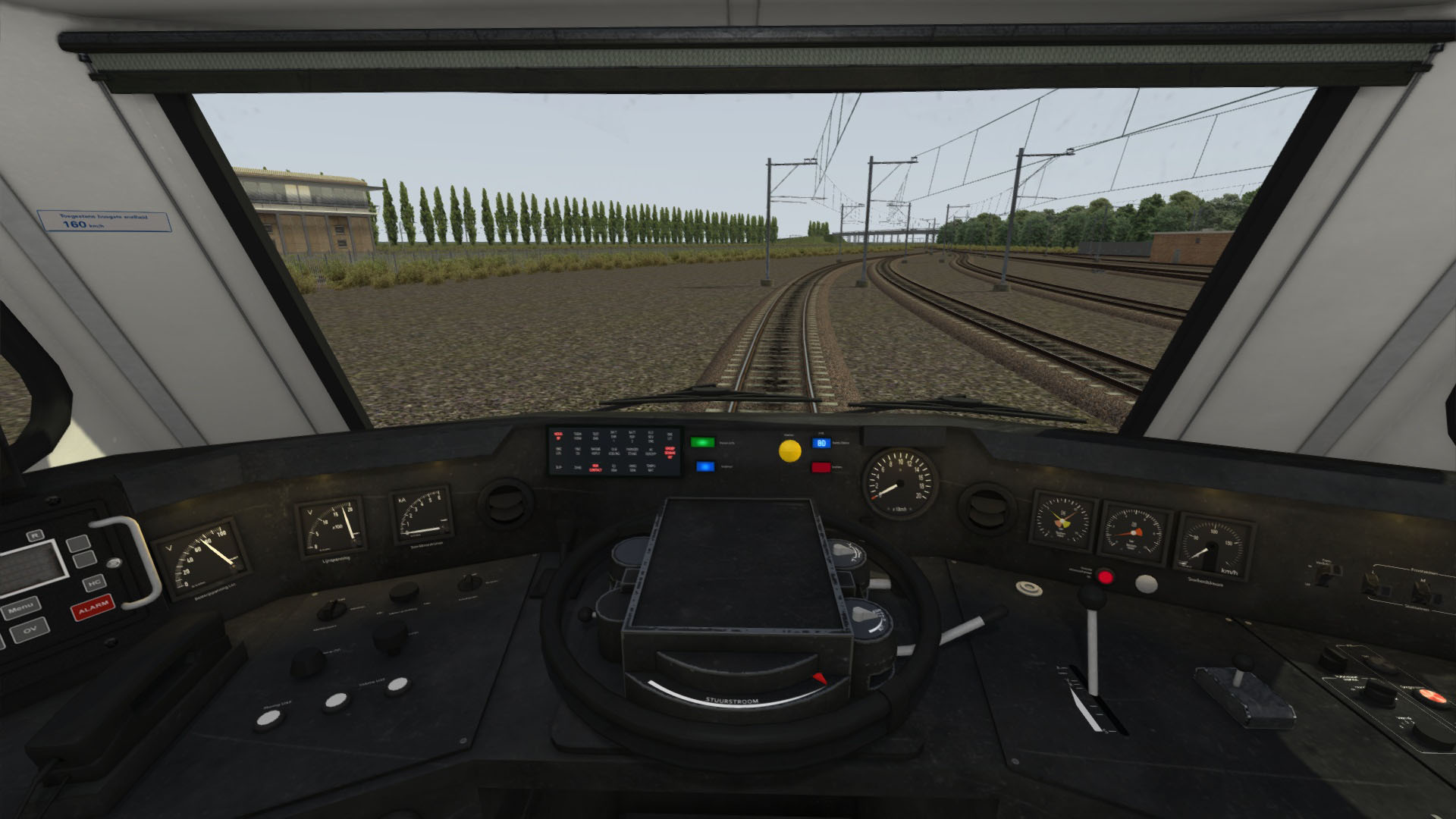The height and width of the screenshot is (819, 1456).
Task: Hit the R button above the radio display
Action: [34, 535]
